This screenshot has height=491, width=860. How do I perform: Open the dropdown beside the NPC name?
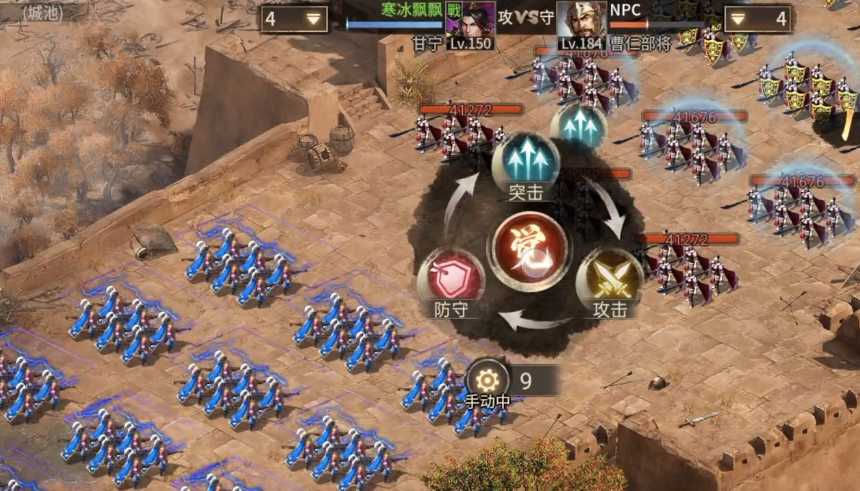click(757, 18)
